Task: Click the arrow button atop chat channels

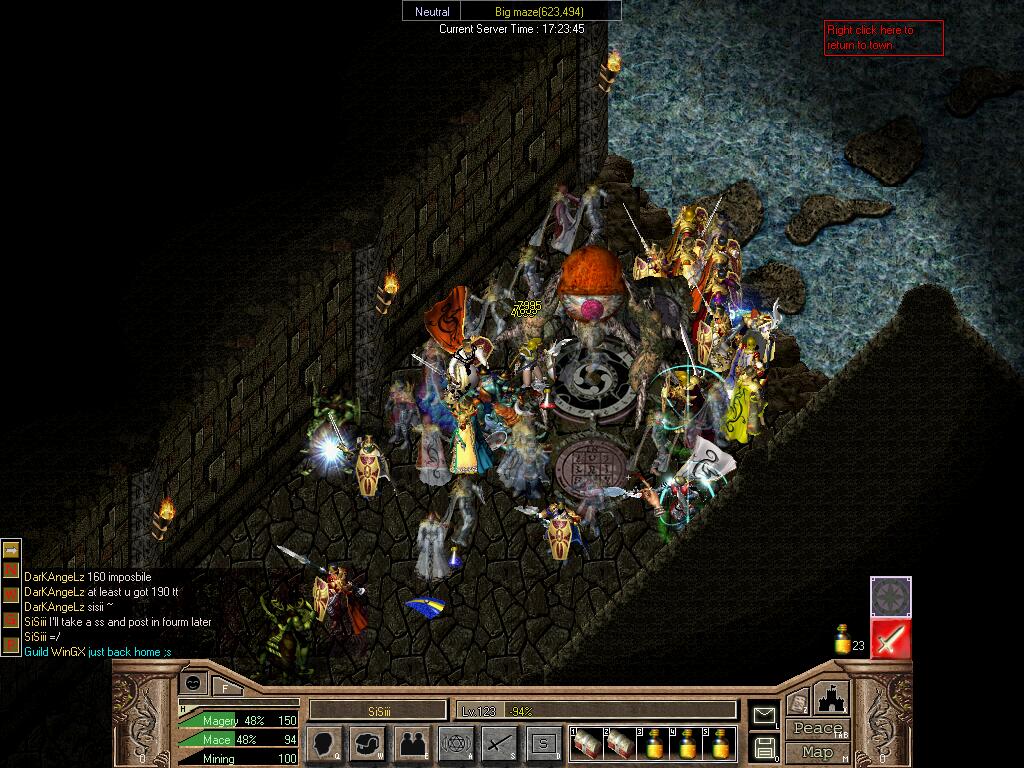Action: pos(11,549)
